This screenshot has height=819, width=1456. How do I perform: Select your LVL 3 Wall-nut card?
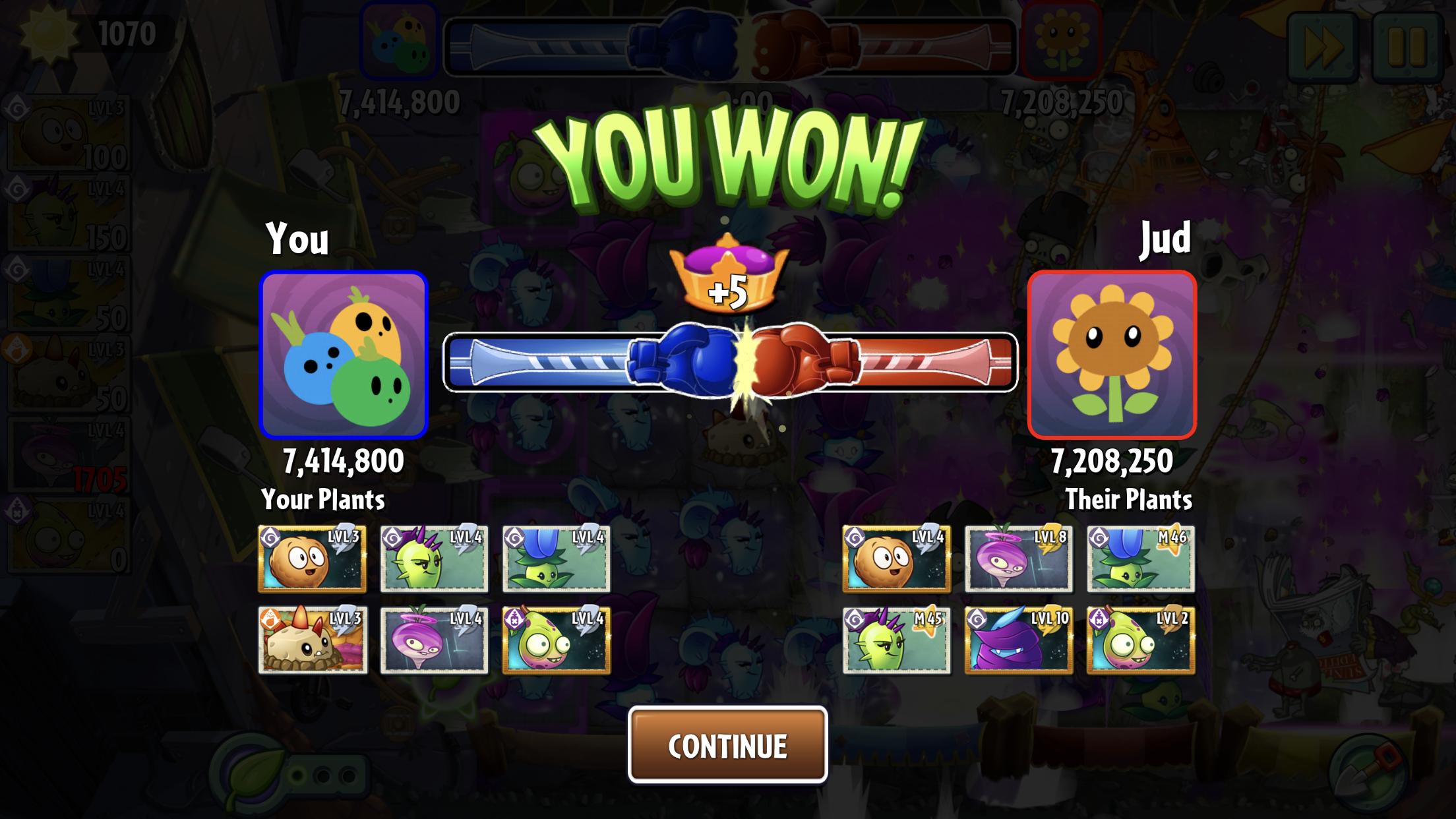pyautogui.click(x=312, y=559)
